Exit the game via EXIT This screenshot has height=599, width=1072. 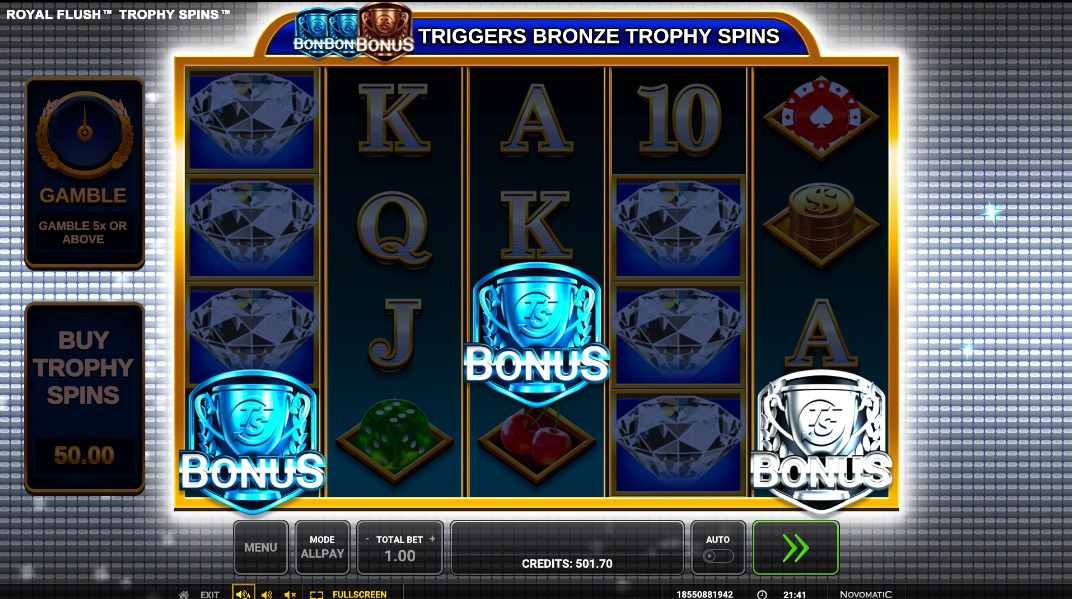tap(210, 594)
